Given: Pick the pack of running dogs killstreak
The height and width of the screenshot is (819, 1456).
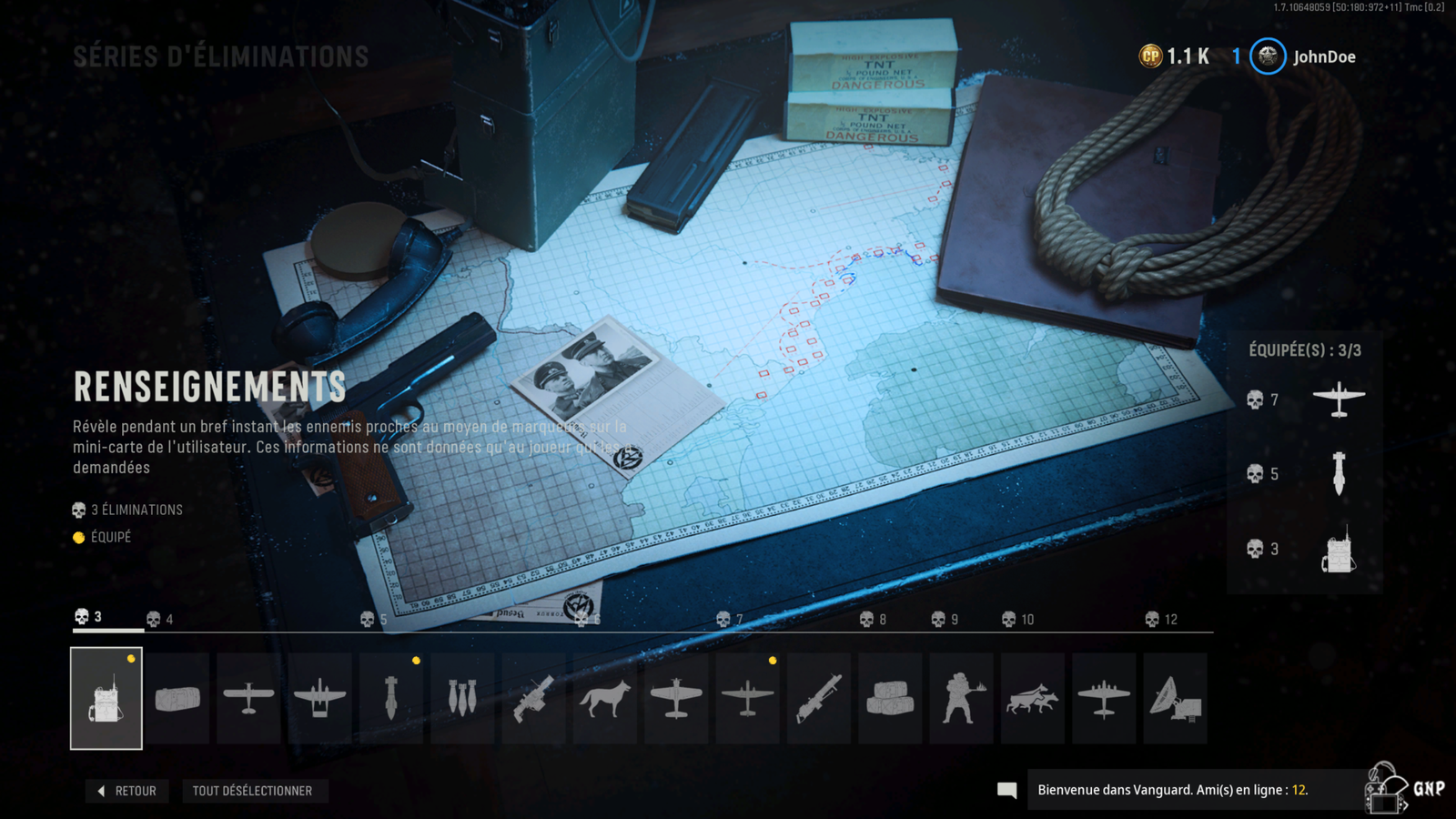Looking at the screenshot, I should point(1032,698).
